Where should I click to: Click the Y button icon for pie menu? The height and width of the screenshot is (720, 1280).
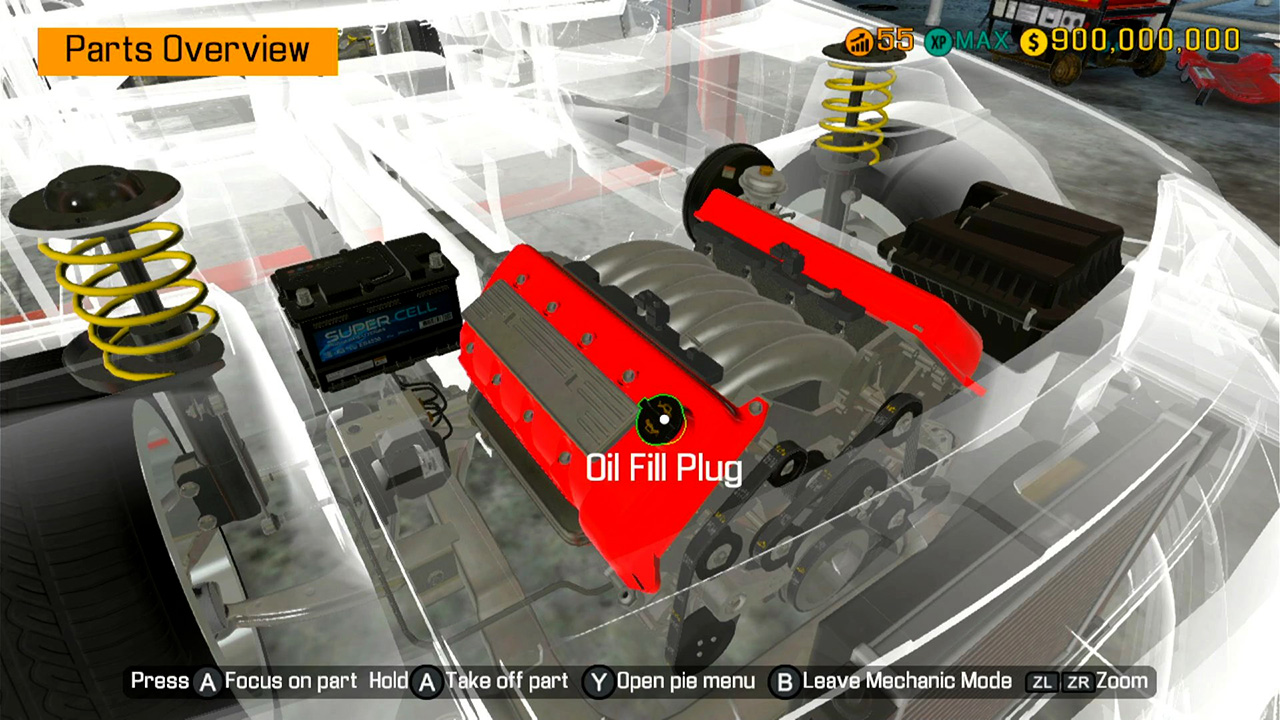[598, 680]
